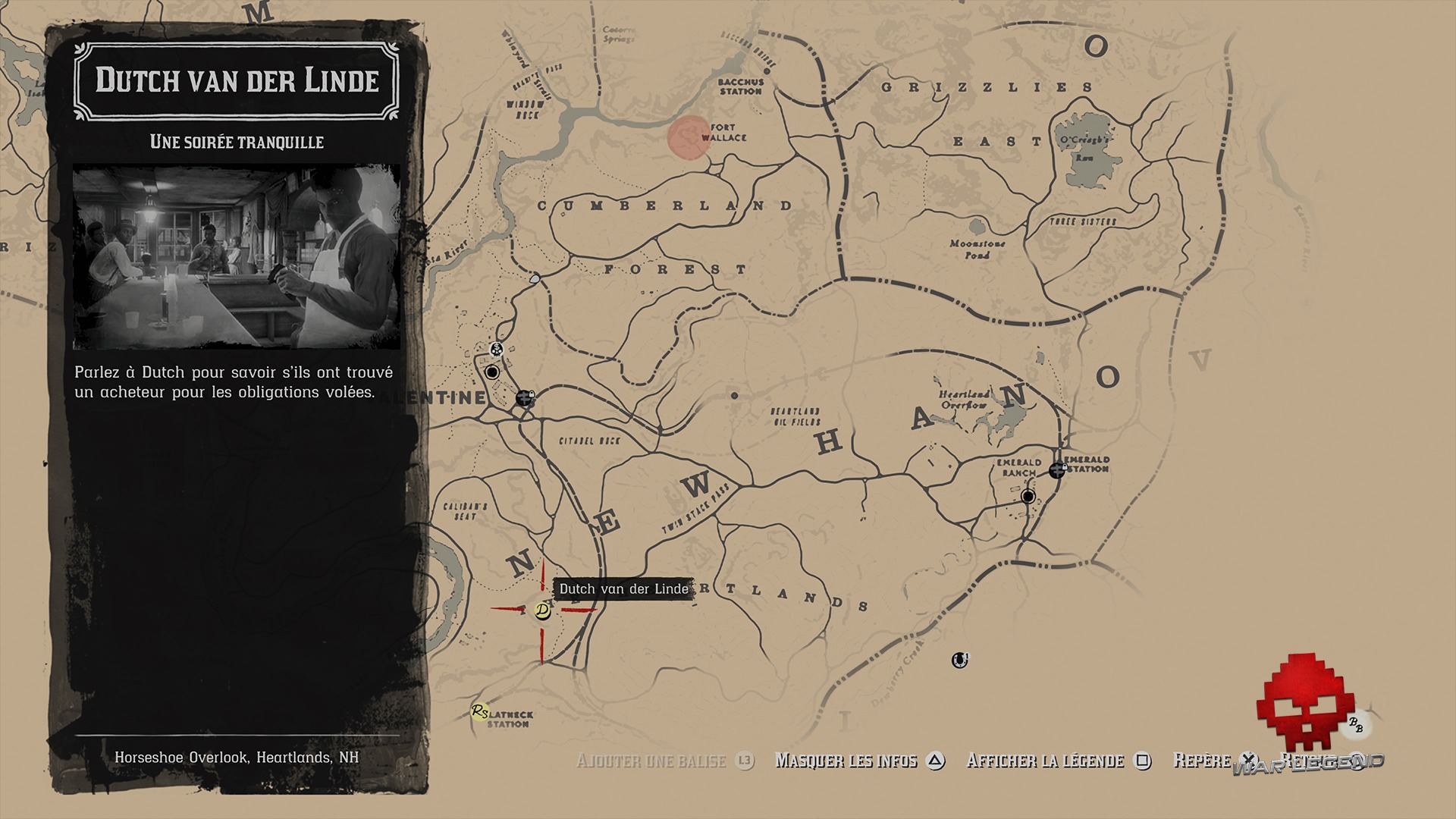Select the black shop icon at Emerald Ranch

tap(1028, 496)
